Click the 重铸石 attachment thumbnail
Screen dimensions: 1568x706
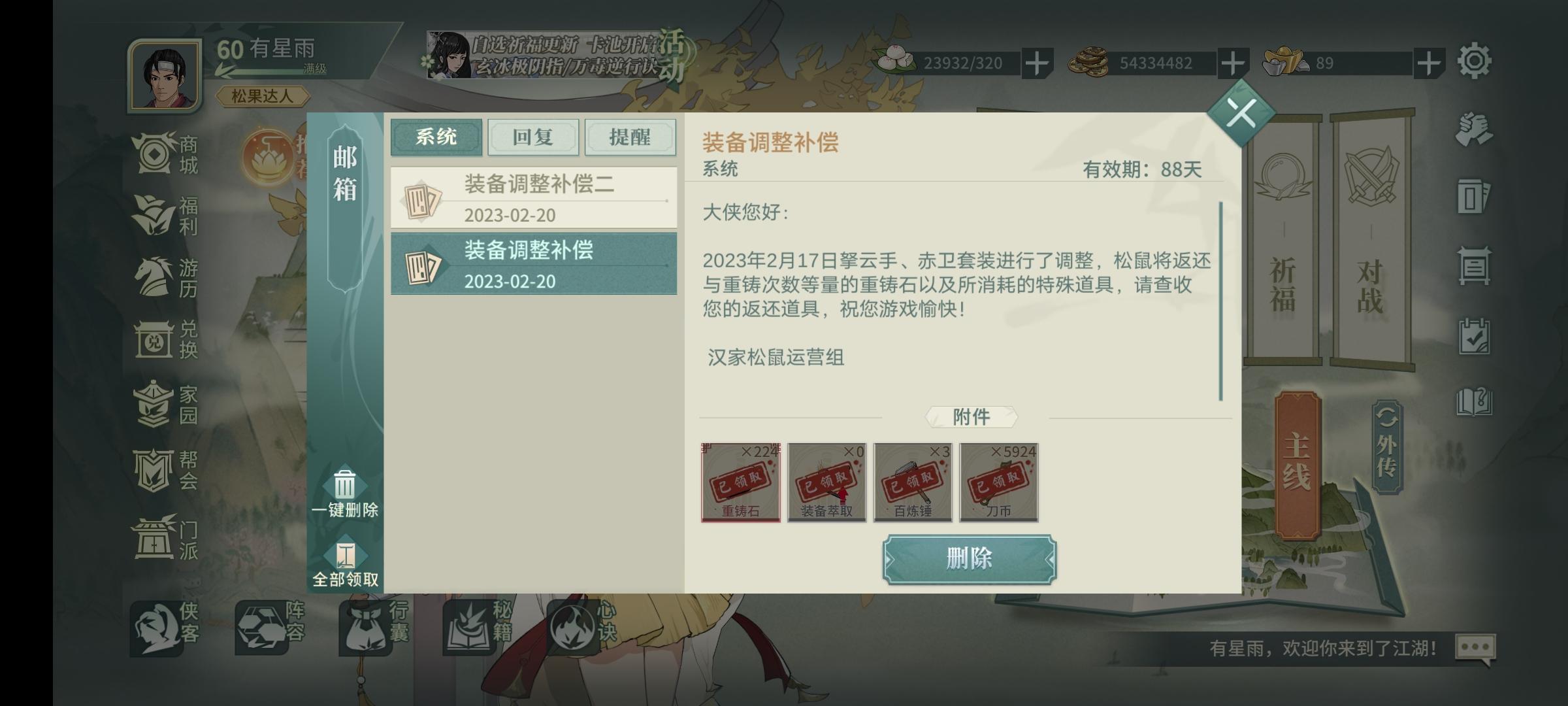pyautogui.click(x=740, y=482)
